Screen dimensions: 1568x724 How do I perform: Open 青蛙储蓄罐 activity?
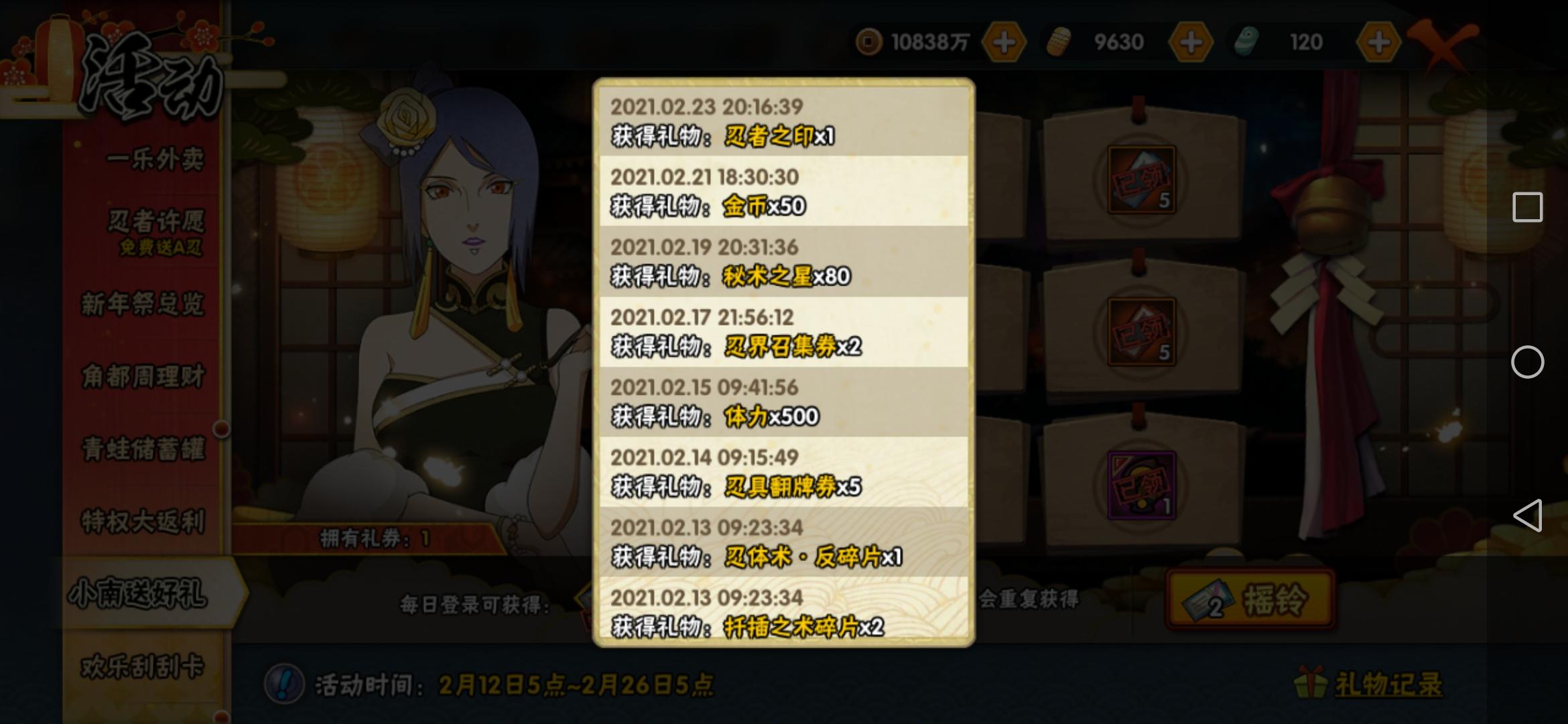[144, 448]
